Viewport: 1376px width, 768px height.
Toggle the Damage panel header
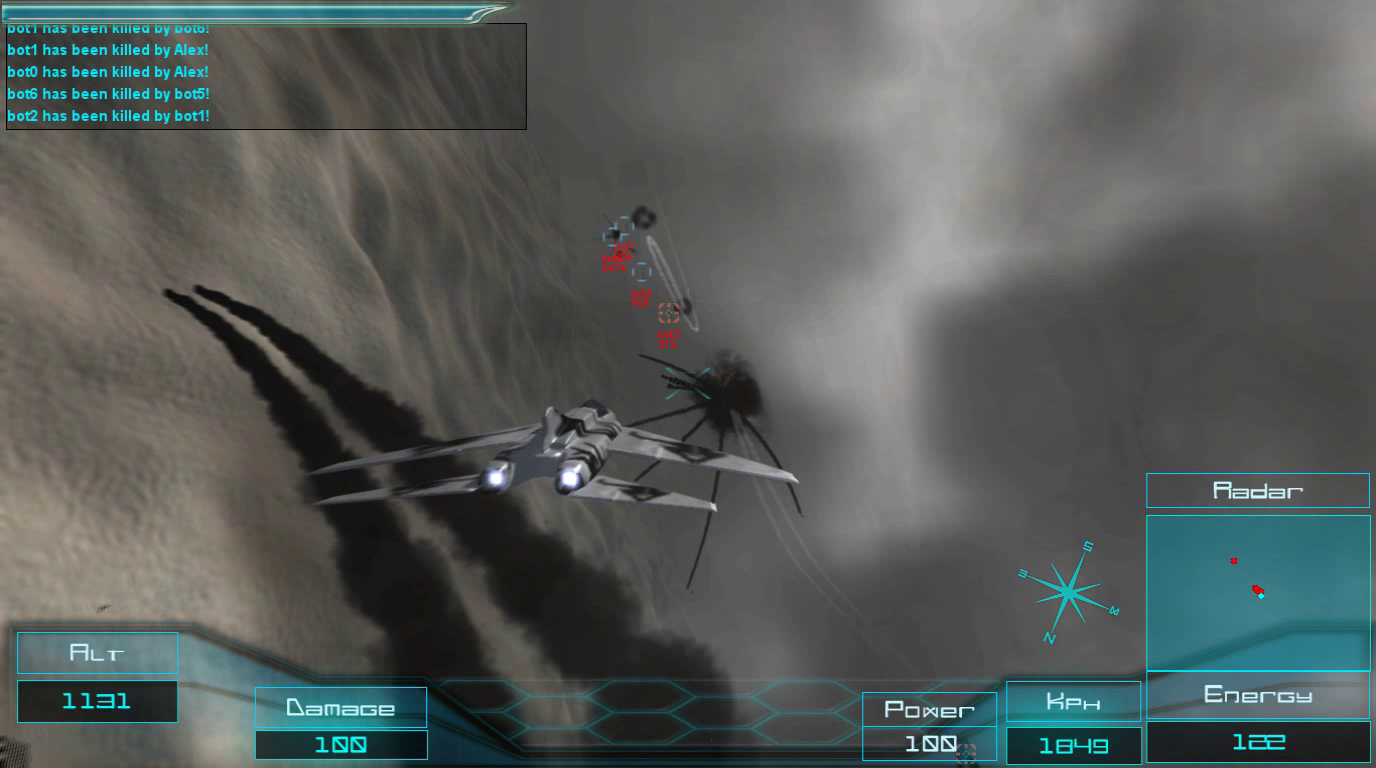click(341, 707)
